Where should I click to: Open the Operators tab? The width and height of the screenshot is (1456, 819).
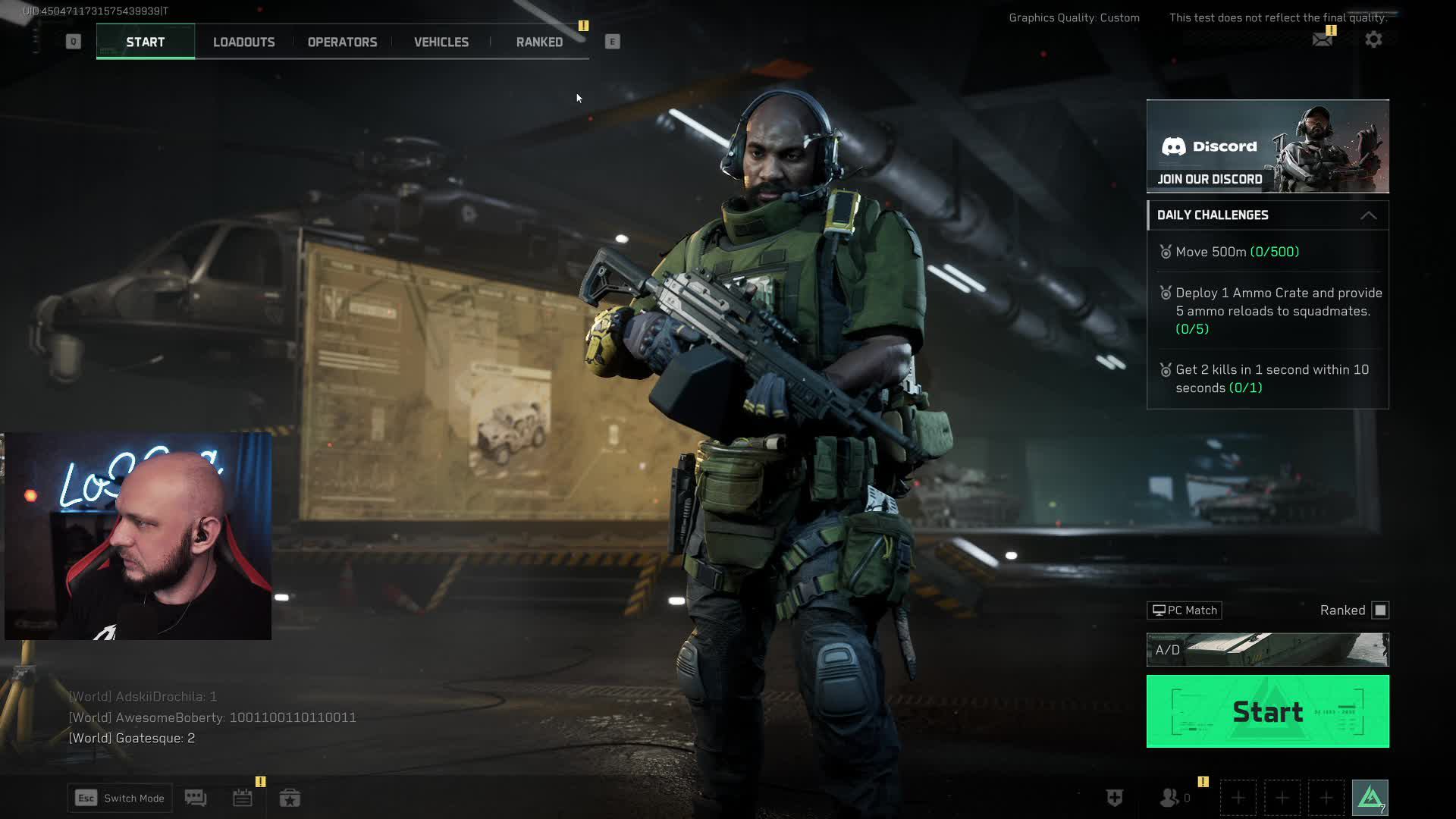[x=342, y=42]
